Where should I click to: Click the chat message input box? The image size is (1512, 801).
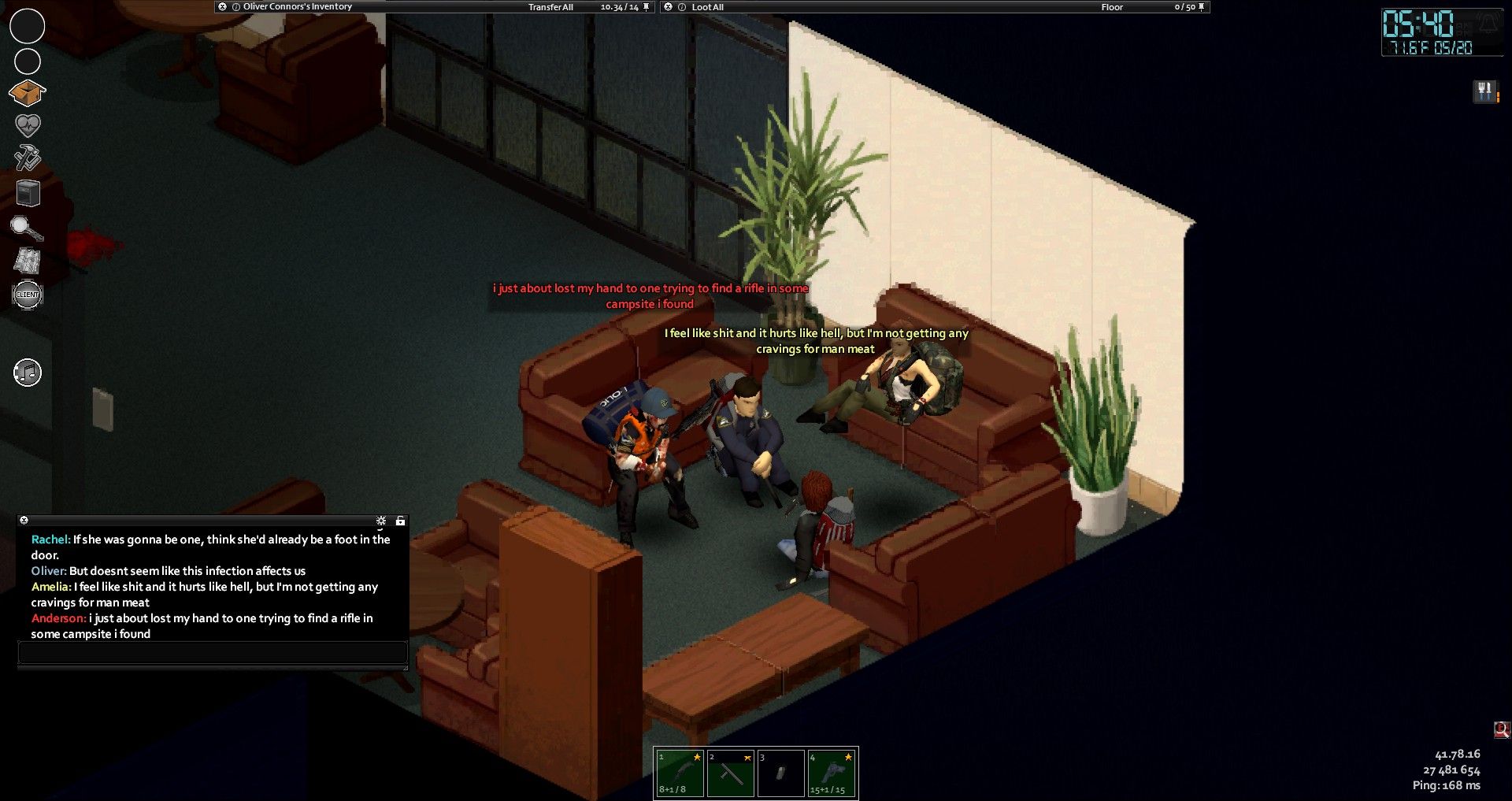pyautogui.click(x=212, y=652)
